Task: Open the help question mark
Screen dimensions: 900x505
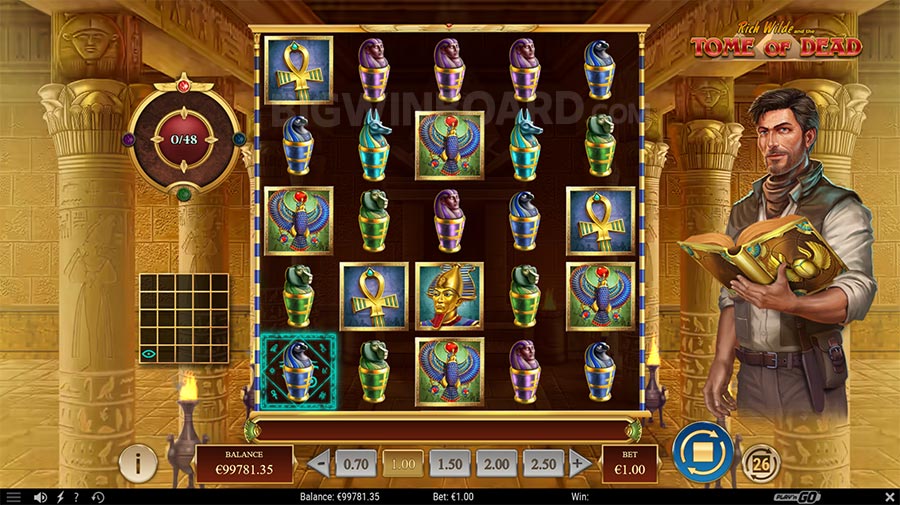Action: point(77,497)
